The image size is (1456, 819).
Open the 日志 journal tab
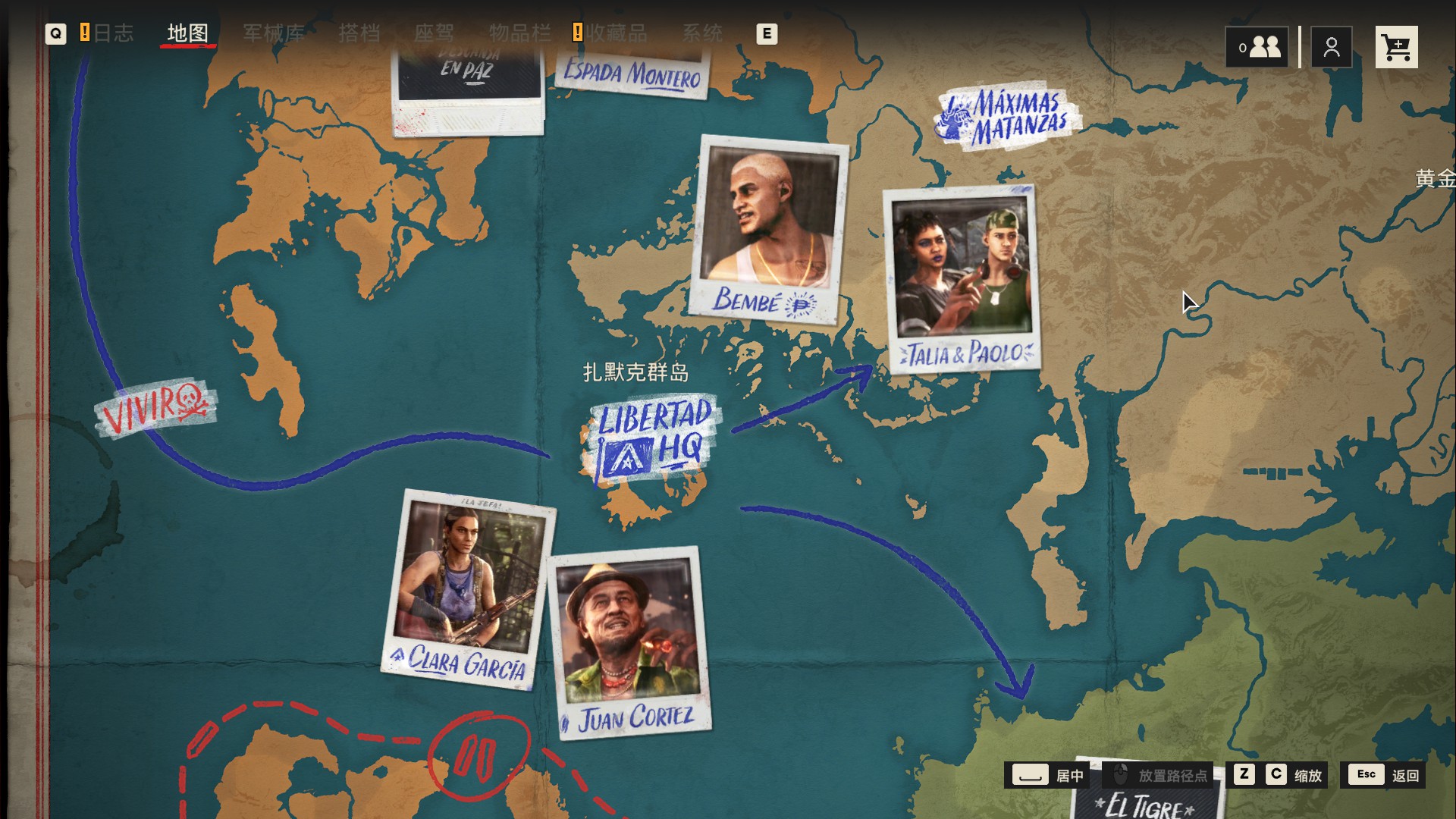(113, 33)
